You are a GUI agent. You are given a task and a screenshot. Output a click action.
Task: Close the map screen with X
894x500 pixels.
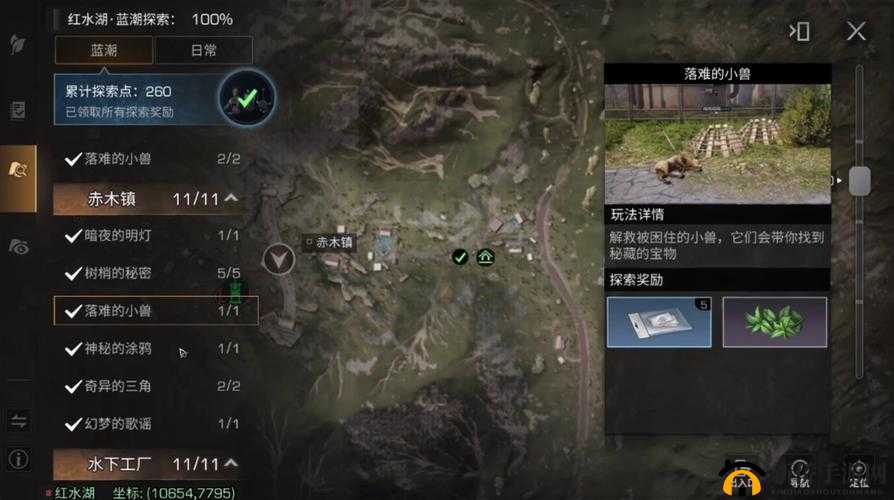point(856,31)
